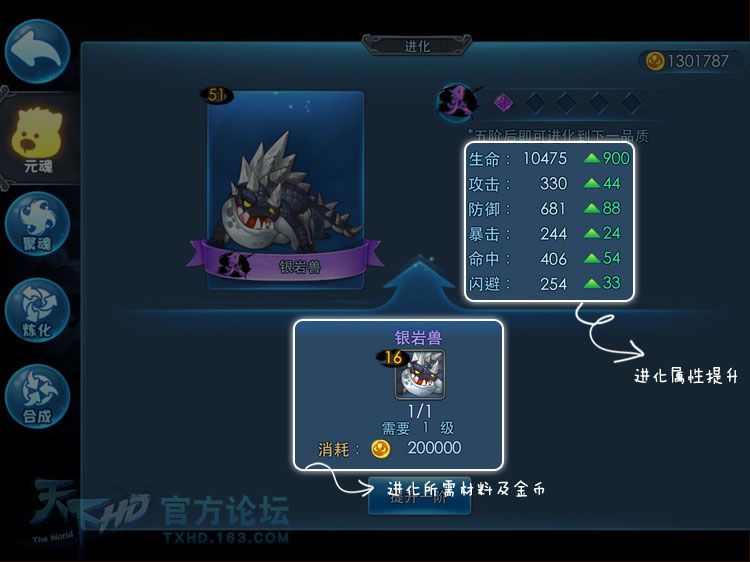Select the 炼化 tab
750x562 pixels.
click(38, 310)
